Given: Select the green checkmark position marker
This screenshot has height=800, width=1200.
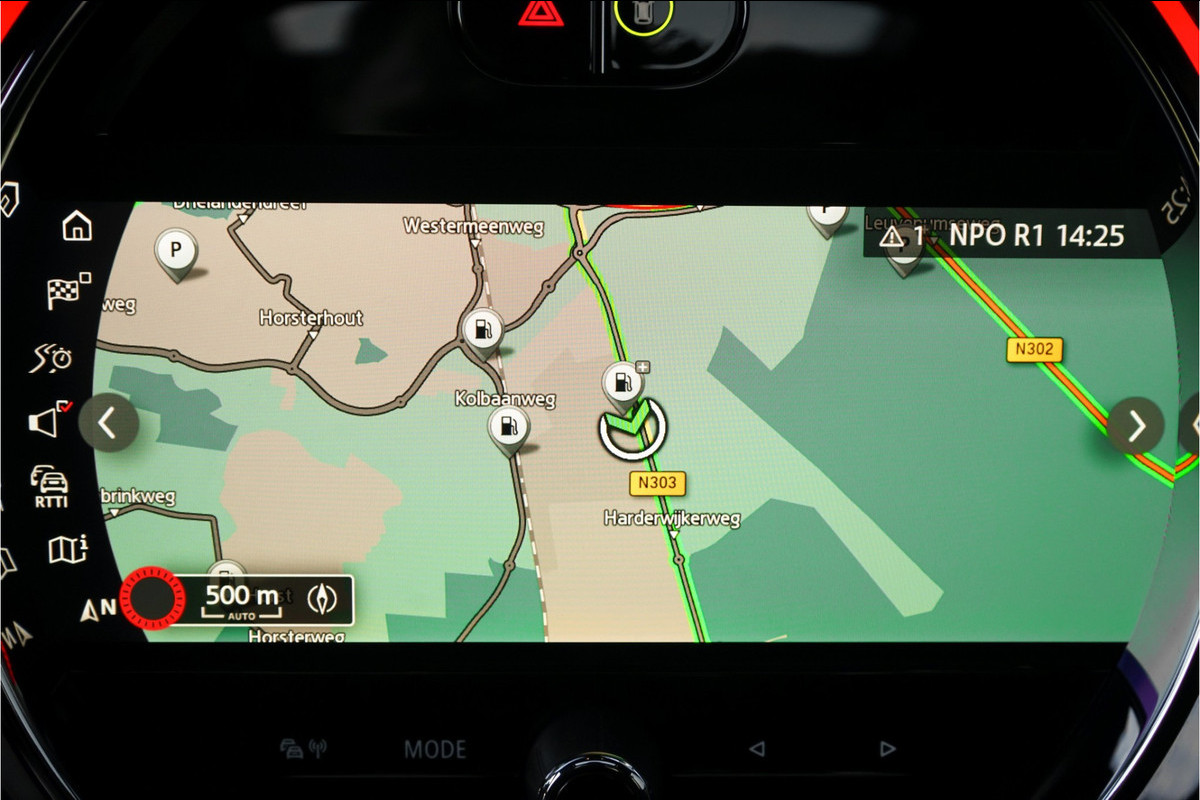Looking at the screenshot, I should (632, 428).
